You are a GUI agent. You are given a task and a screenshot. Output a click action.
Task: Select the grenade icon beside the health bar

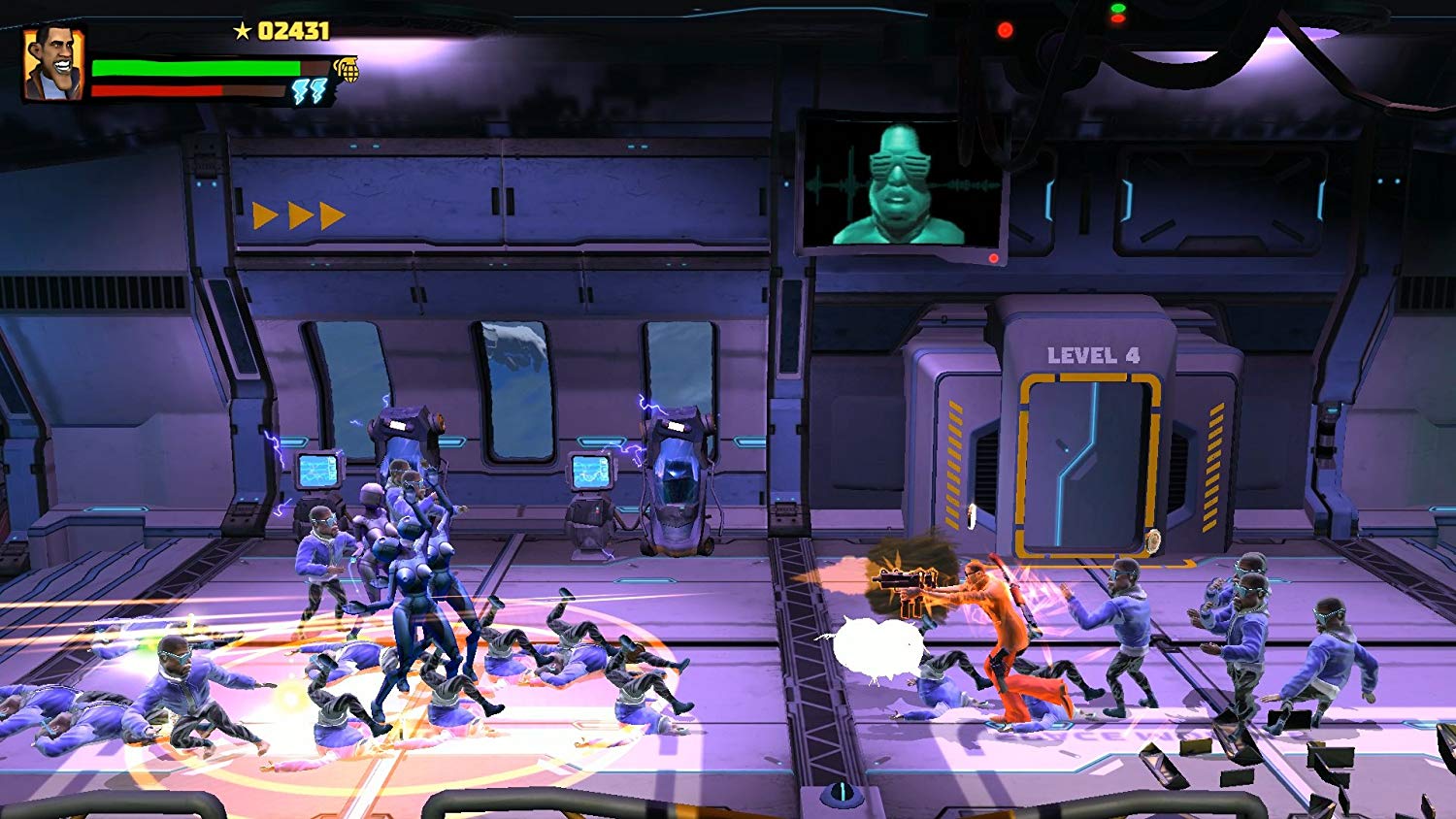pos(347,69)
